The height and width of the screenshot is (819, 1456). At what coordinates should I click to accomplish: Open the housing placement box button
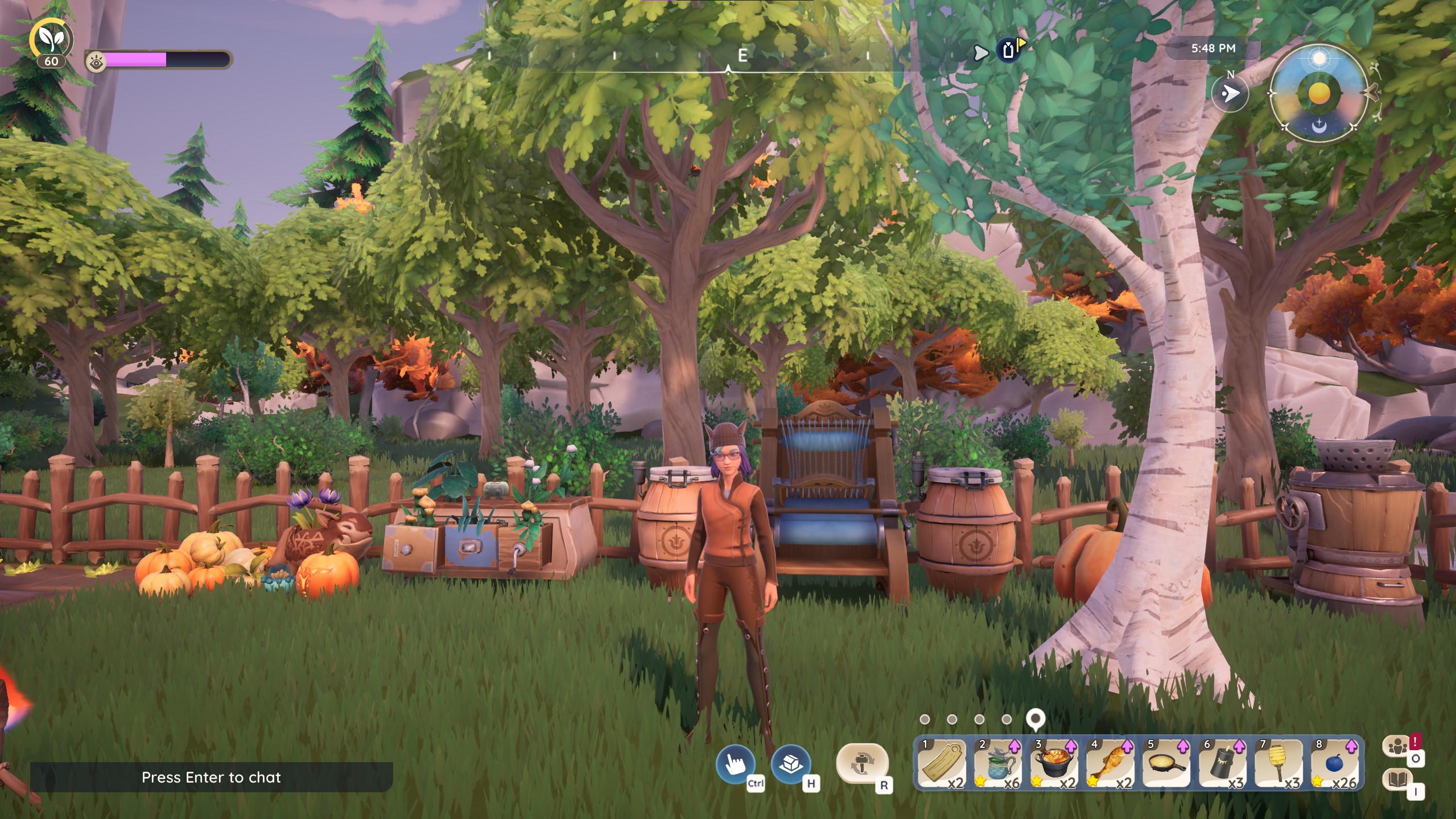[x=791, y=765]
